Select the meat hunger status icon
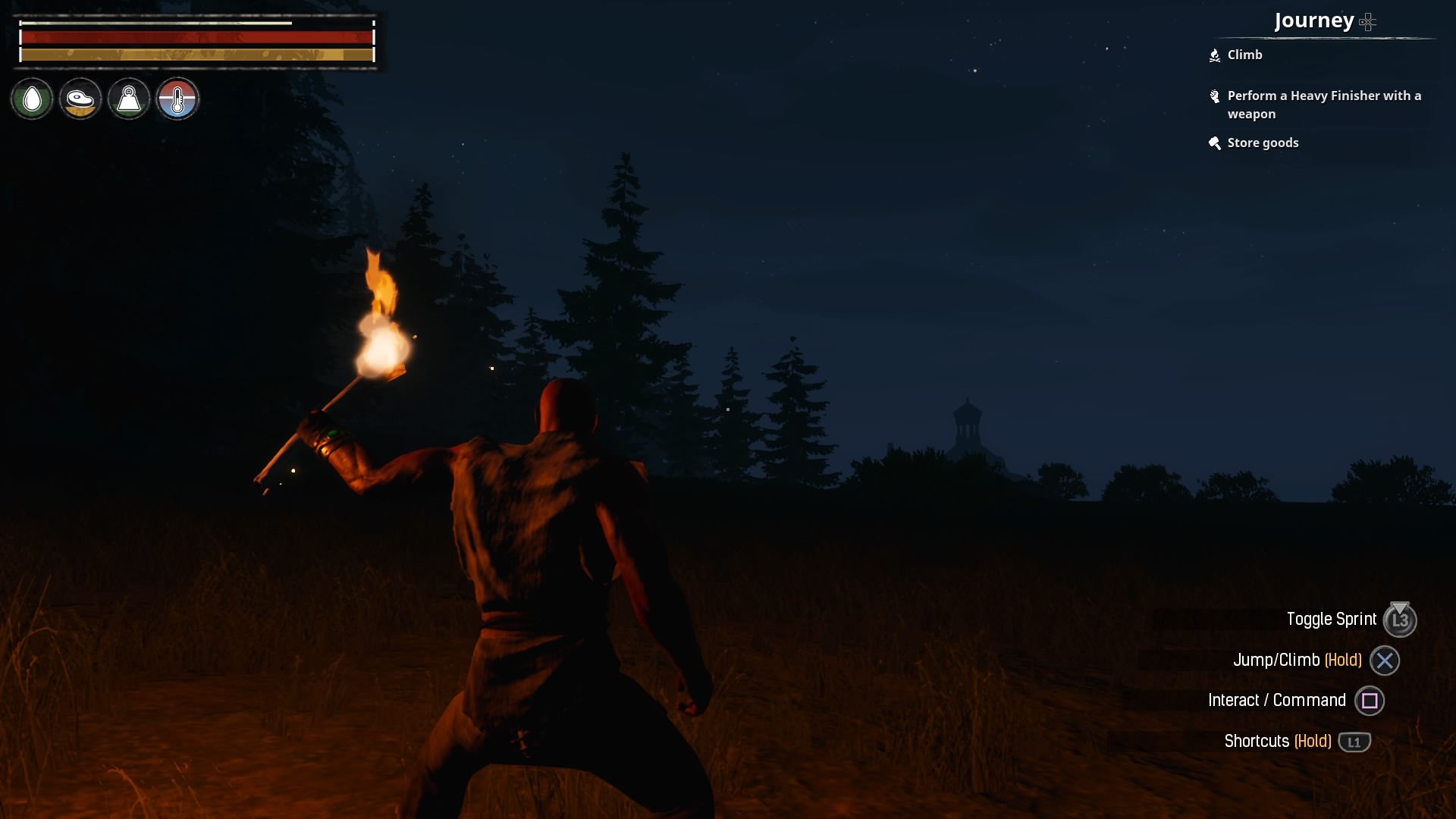This screenshot has width=1456, height=819. point(80,99)
